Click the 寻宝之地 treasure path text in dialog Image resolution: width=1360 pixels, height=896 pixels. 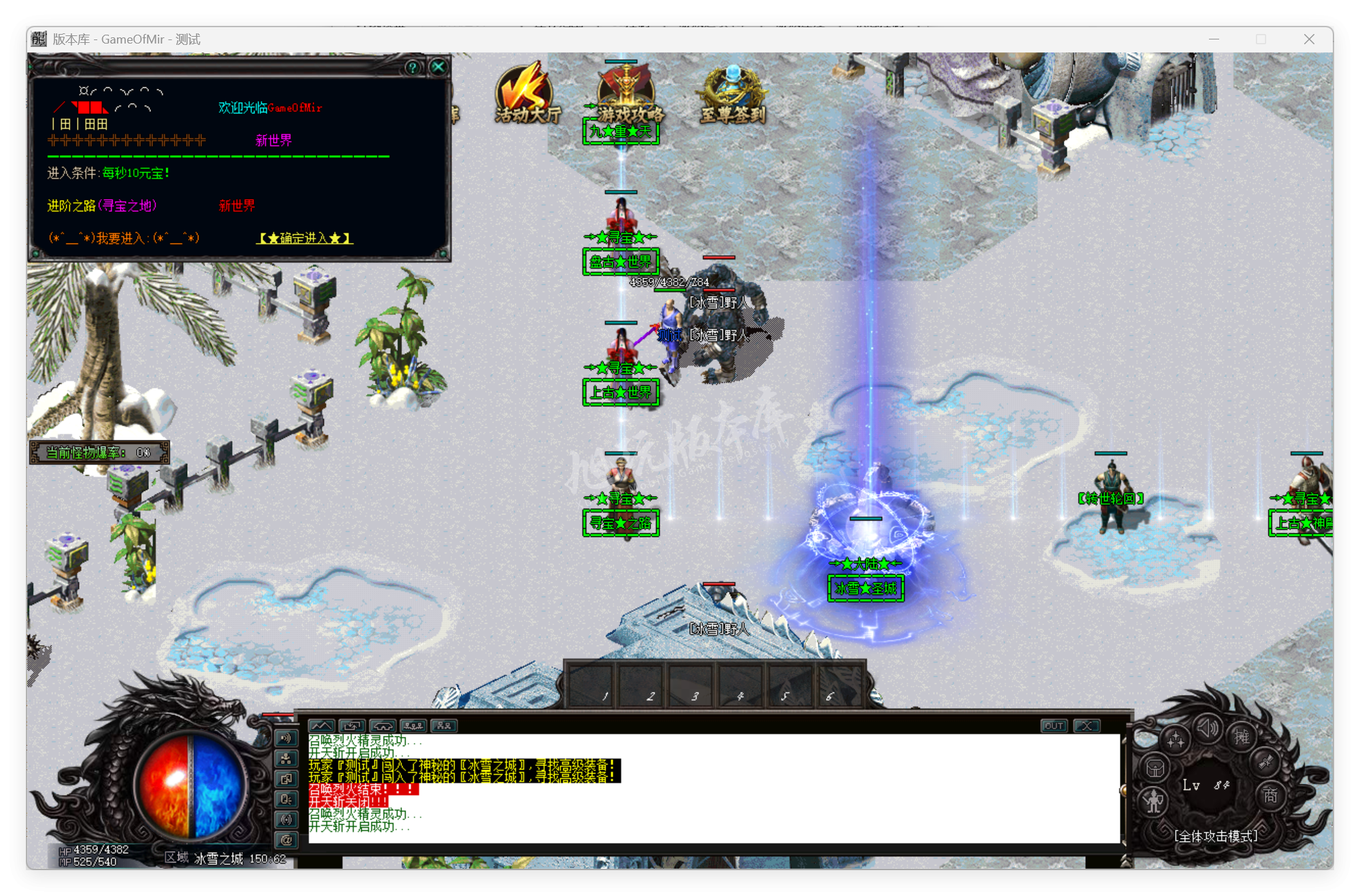[x=129, y=206]
